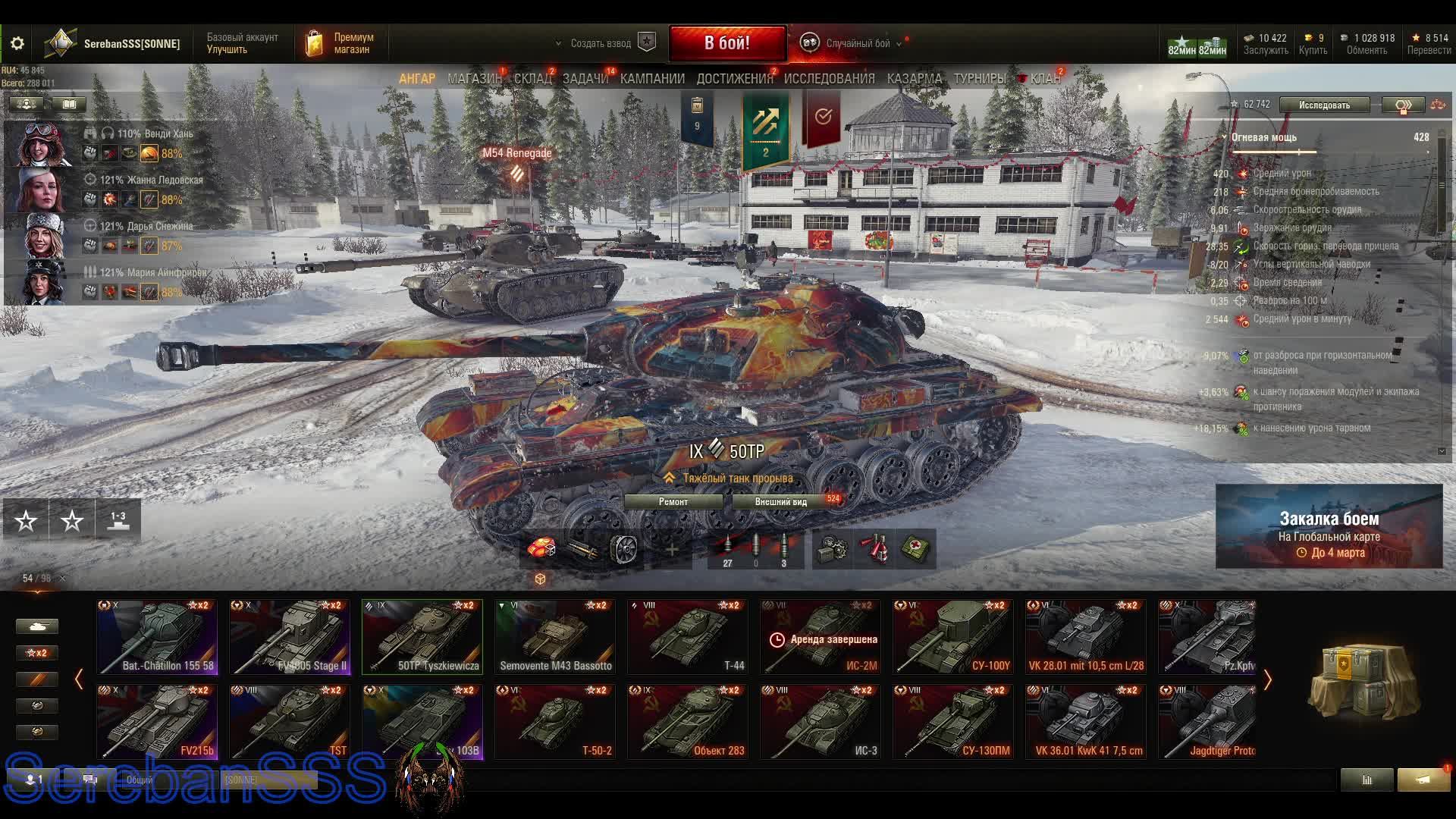Open the Создать взвод platoon dropdown
1456x819 pixels.
(599, 43)
